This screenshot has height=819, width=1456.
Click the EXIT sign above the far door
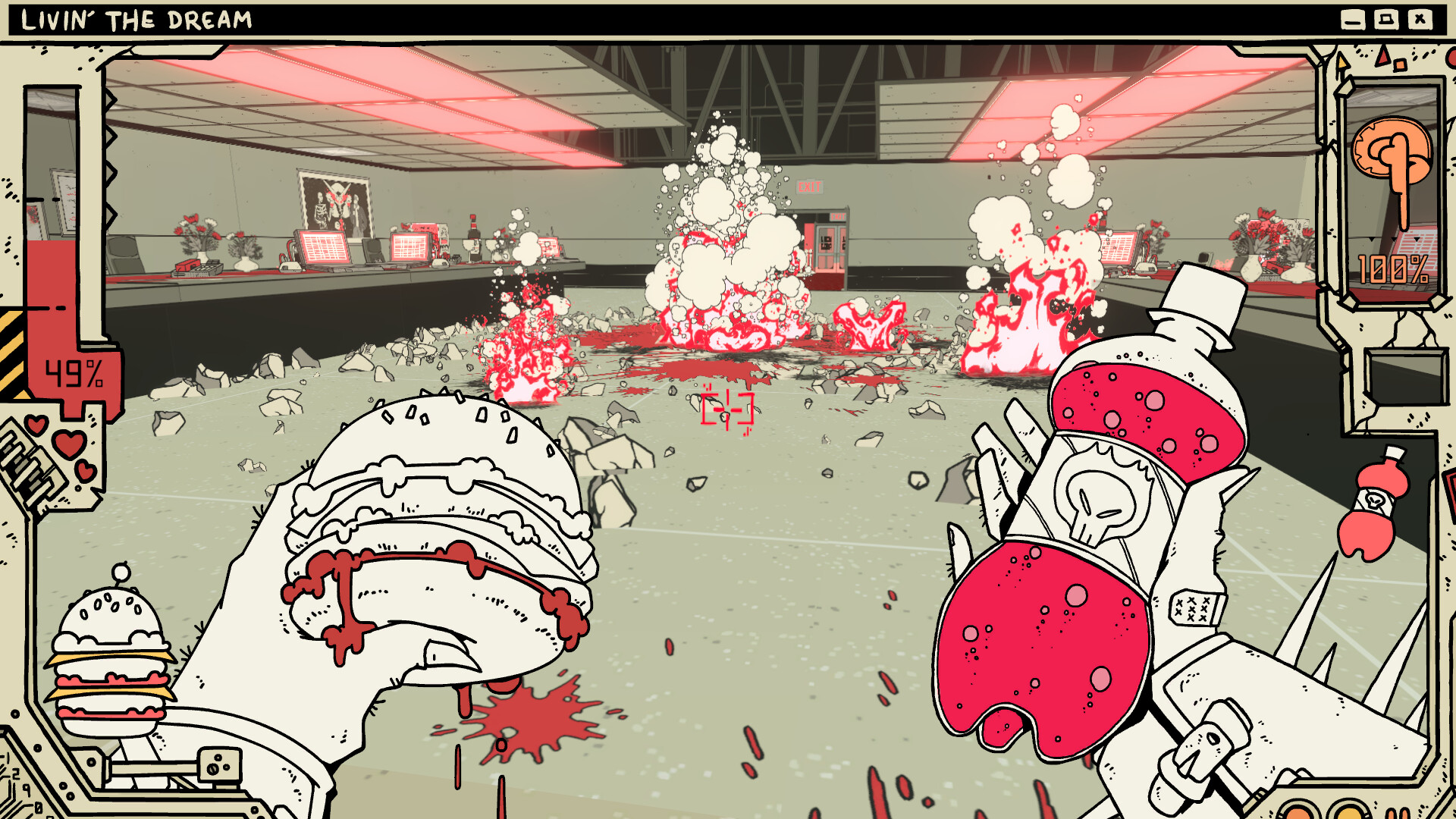pyautogui.click(x=811, y=187)
